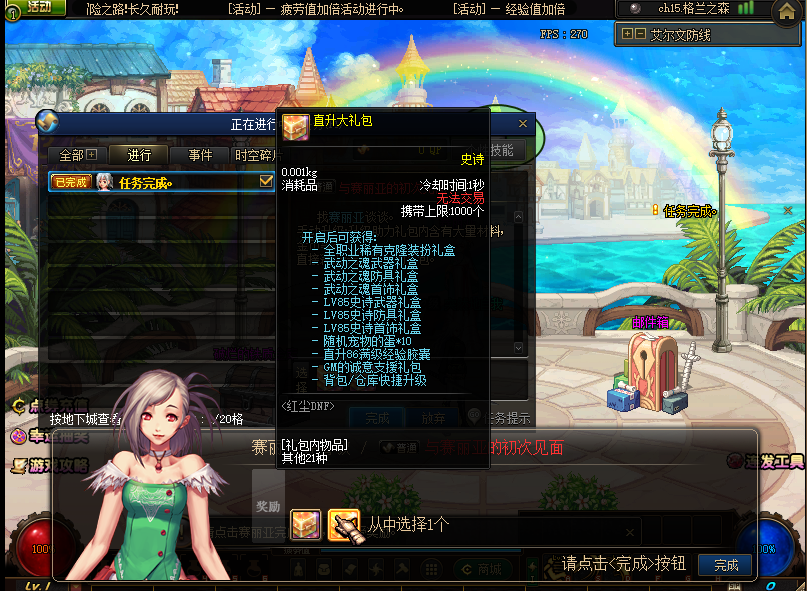Click the 完成 button in the dialogue panel
Viewport: 807px width, 591px height.
coord(726,565)
